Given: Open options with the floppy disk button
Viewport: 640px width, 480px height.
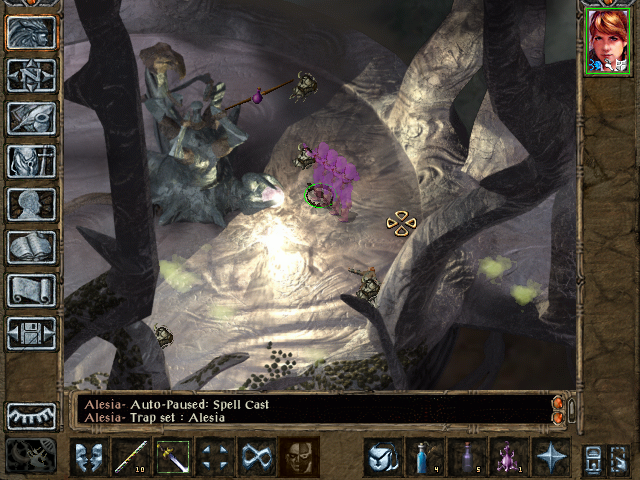Looking at the screenshot, I should (31, 333).
